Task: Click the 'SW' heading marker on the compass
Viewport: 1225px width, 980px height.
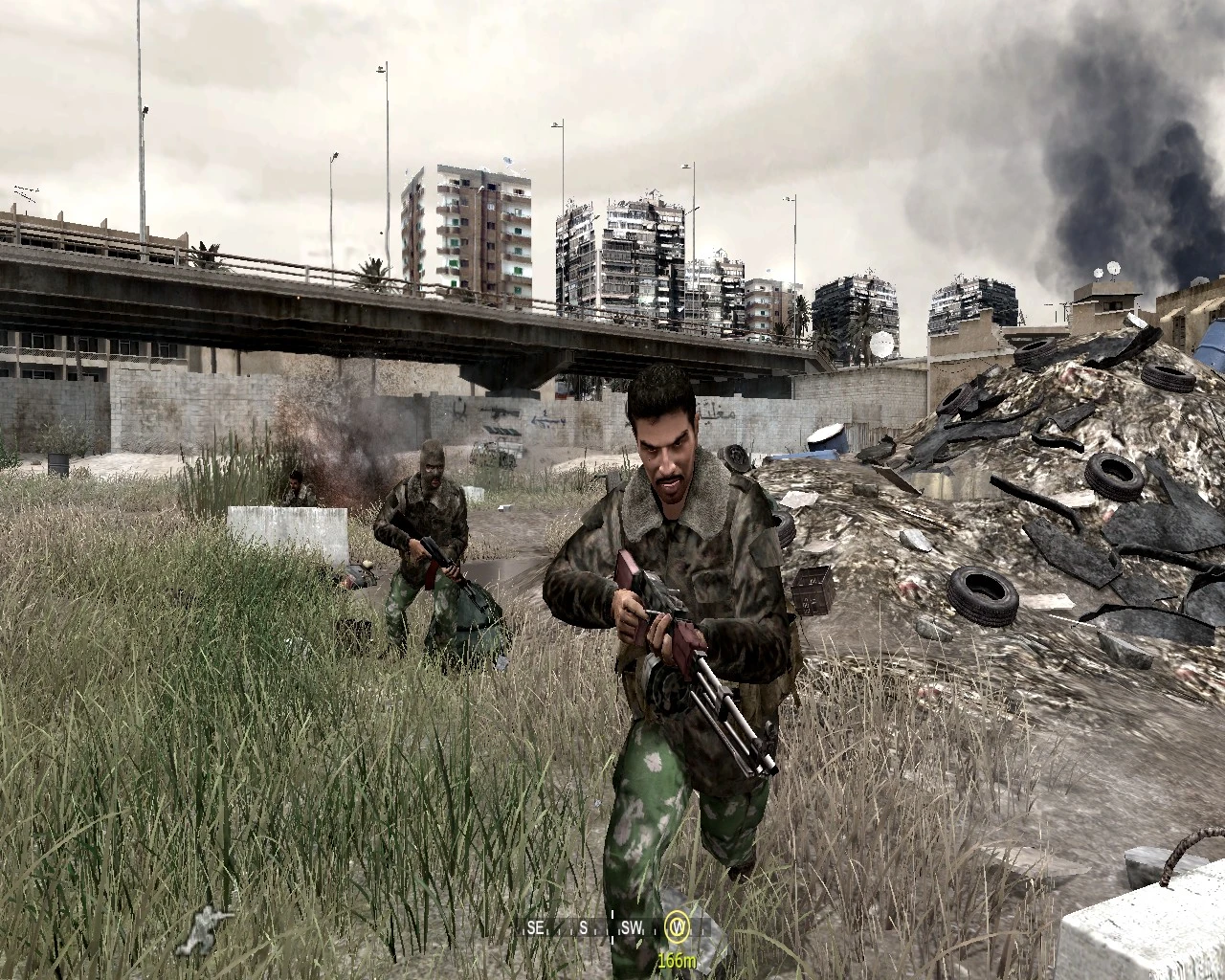Action: coord(632,926)
